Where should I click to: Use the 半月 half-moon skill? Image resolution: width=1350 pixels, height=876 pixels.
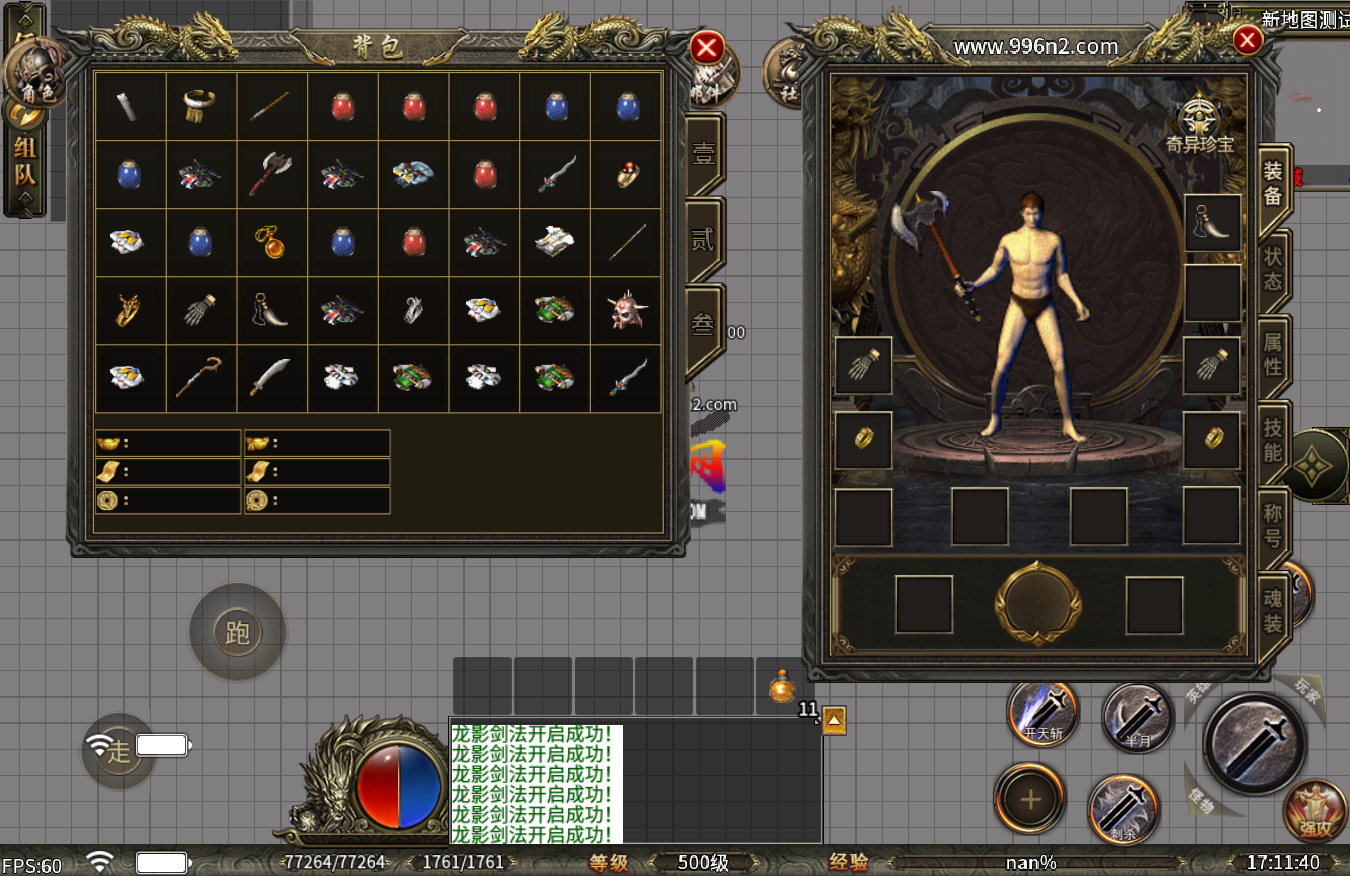click(1137, 716)
